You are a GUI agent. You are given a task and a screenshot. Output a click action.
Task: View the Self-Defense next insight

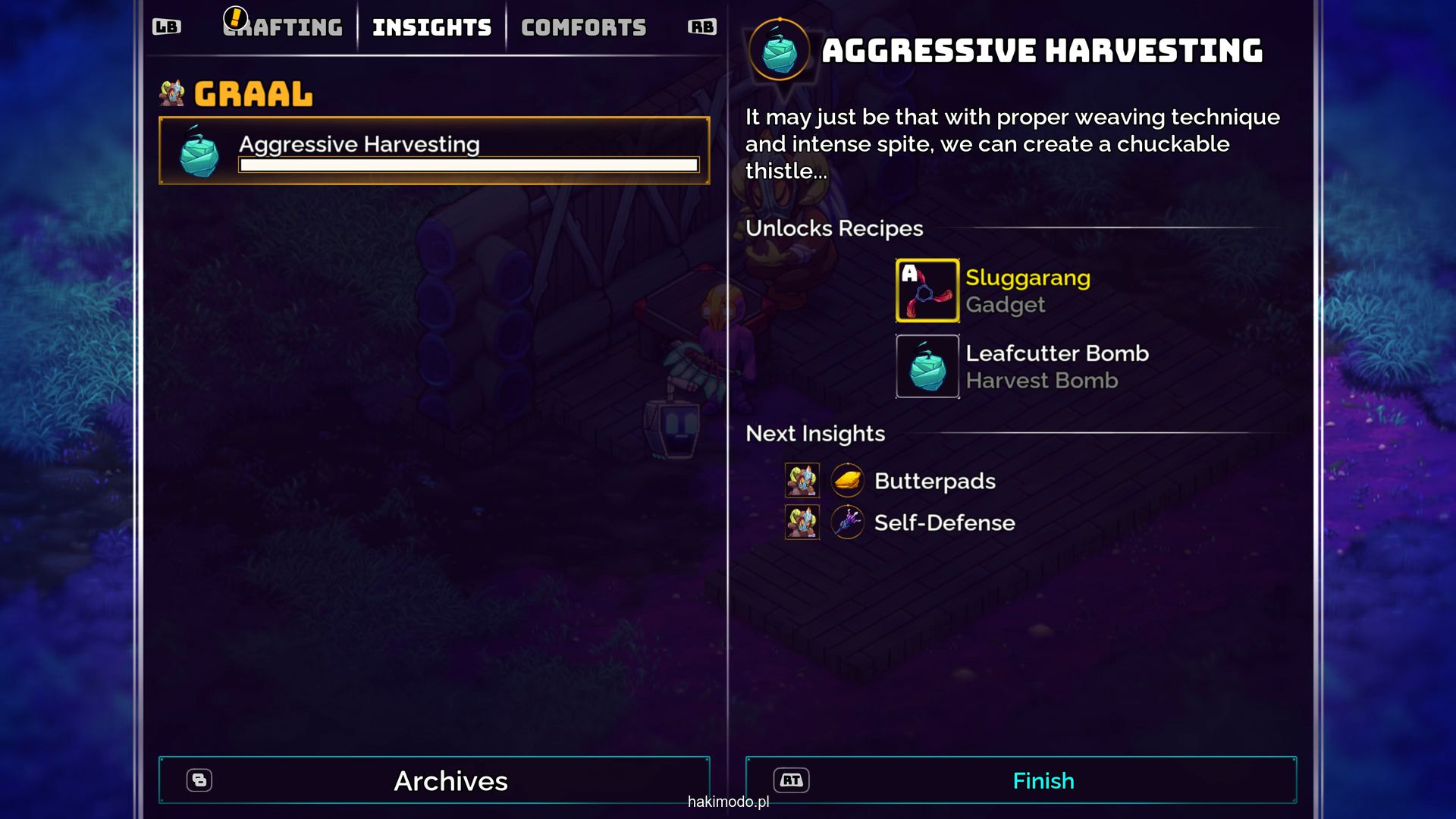(x=943, y=522)
